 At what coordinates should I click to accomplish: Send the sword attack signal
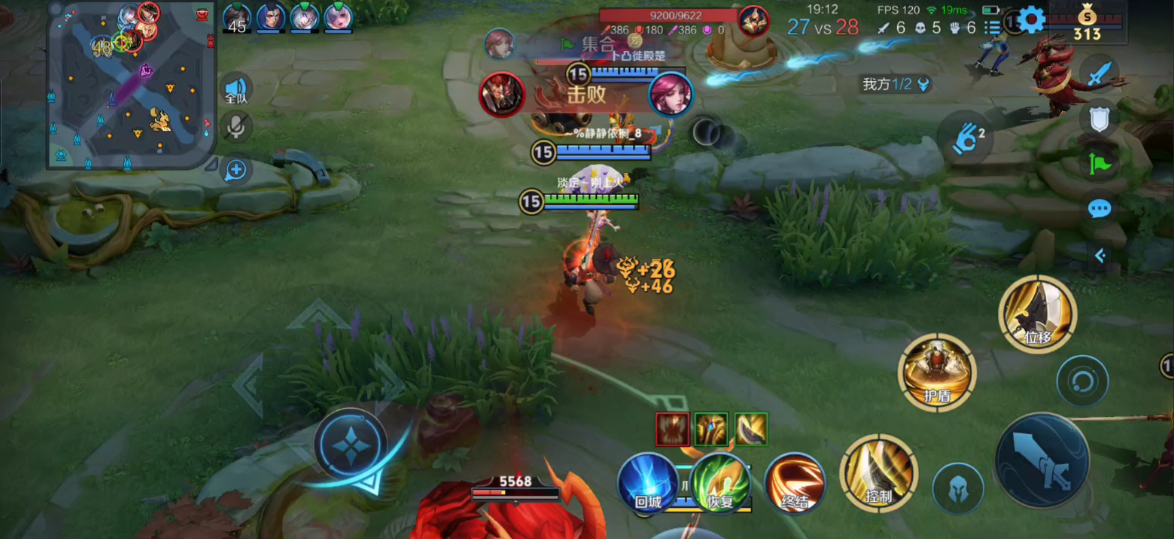point(1100,74)
